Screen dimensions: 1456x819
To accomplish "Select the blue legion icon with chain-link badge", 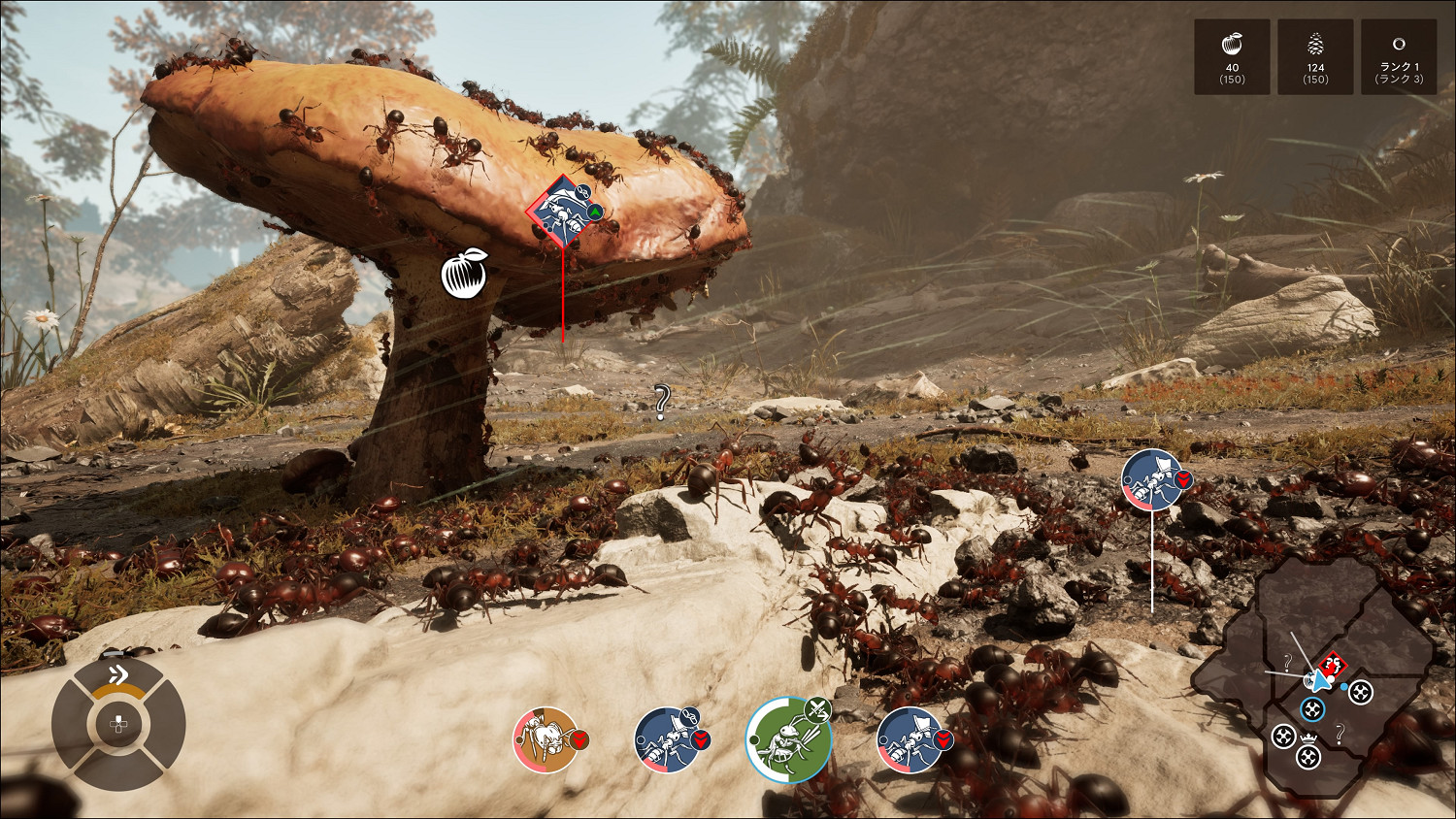I will click(668, 739).
